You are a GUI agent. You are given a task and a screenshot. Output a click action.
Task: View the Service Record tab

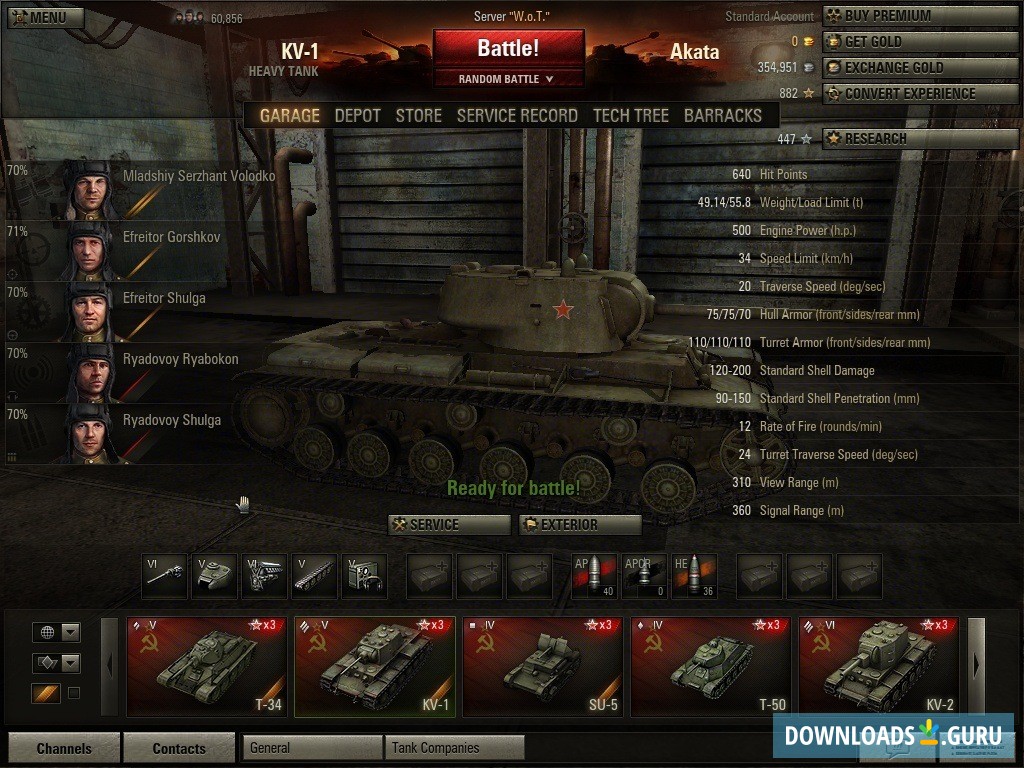tap(517, 115)
